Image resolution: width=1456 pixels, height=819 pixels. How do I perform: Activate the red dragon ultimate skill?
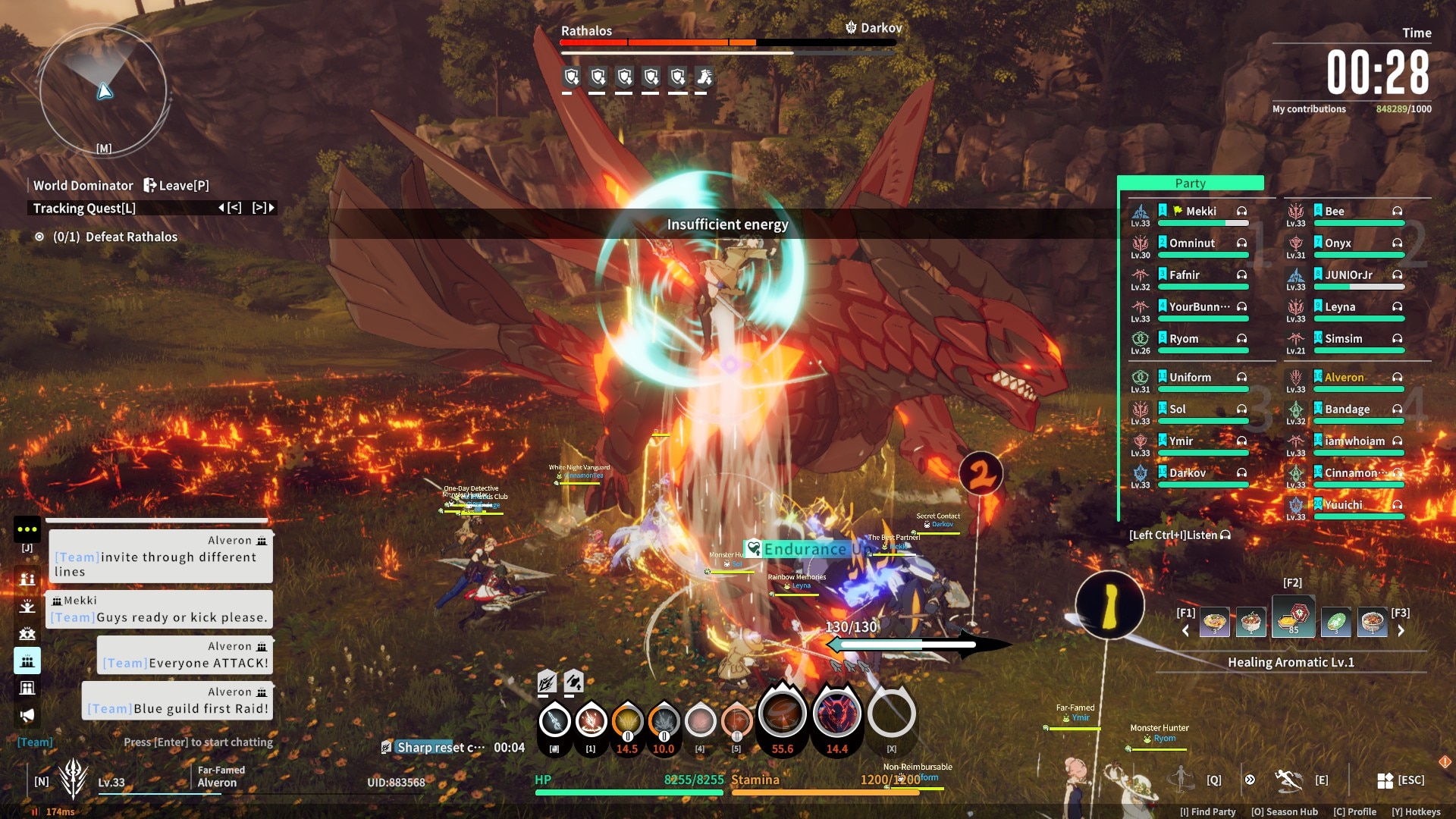click(836, 715)
